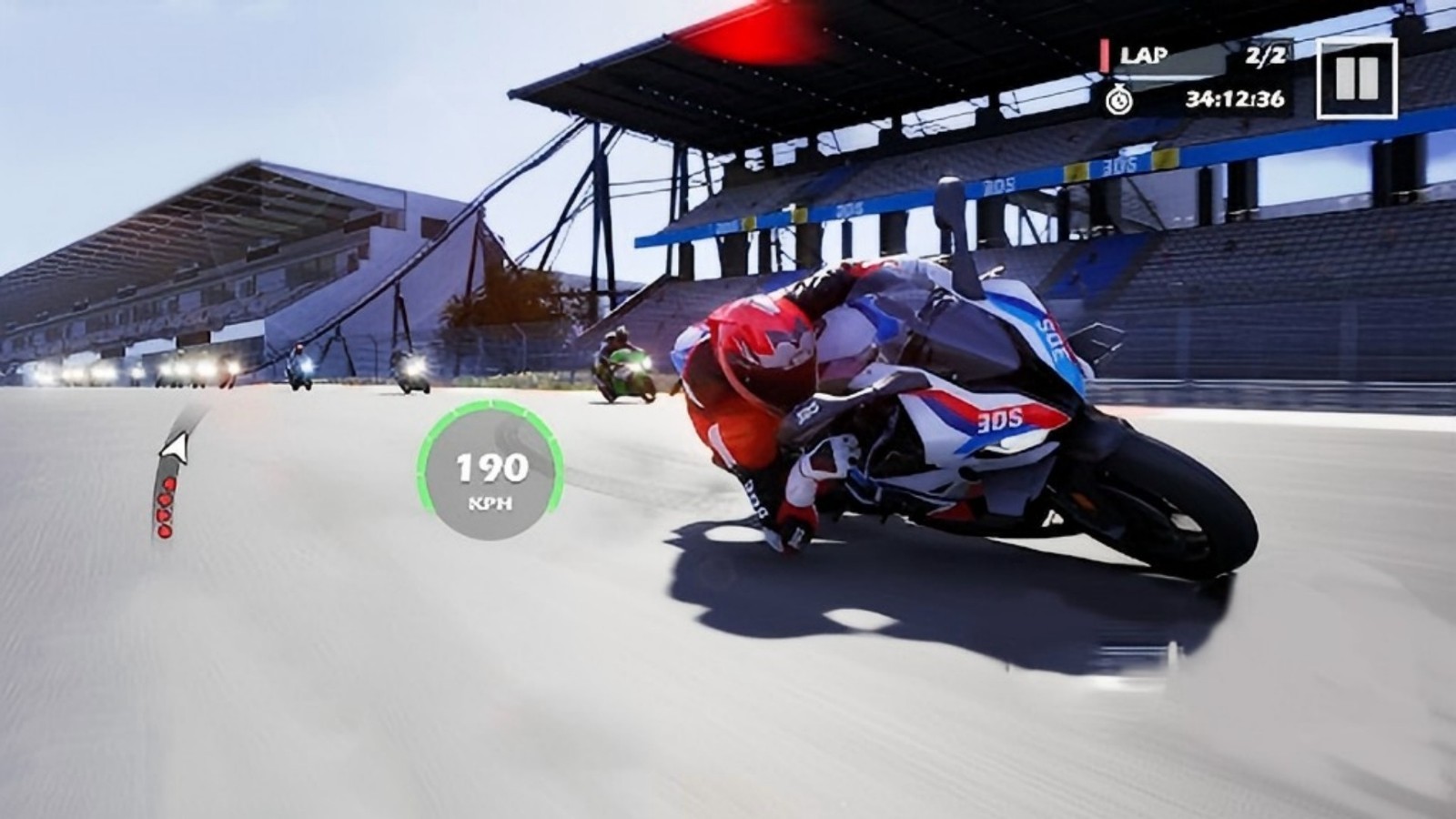Viewport: 1456px width, 819px height.
Task: Select the top red rival dot on minimap
Action: pyautogui.click(x=169, y=483)
